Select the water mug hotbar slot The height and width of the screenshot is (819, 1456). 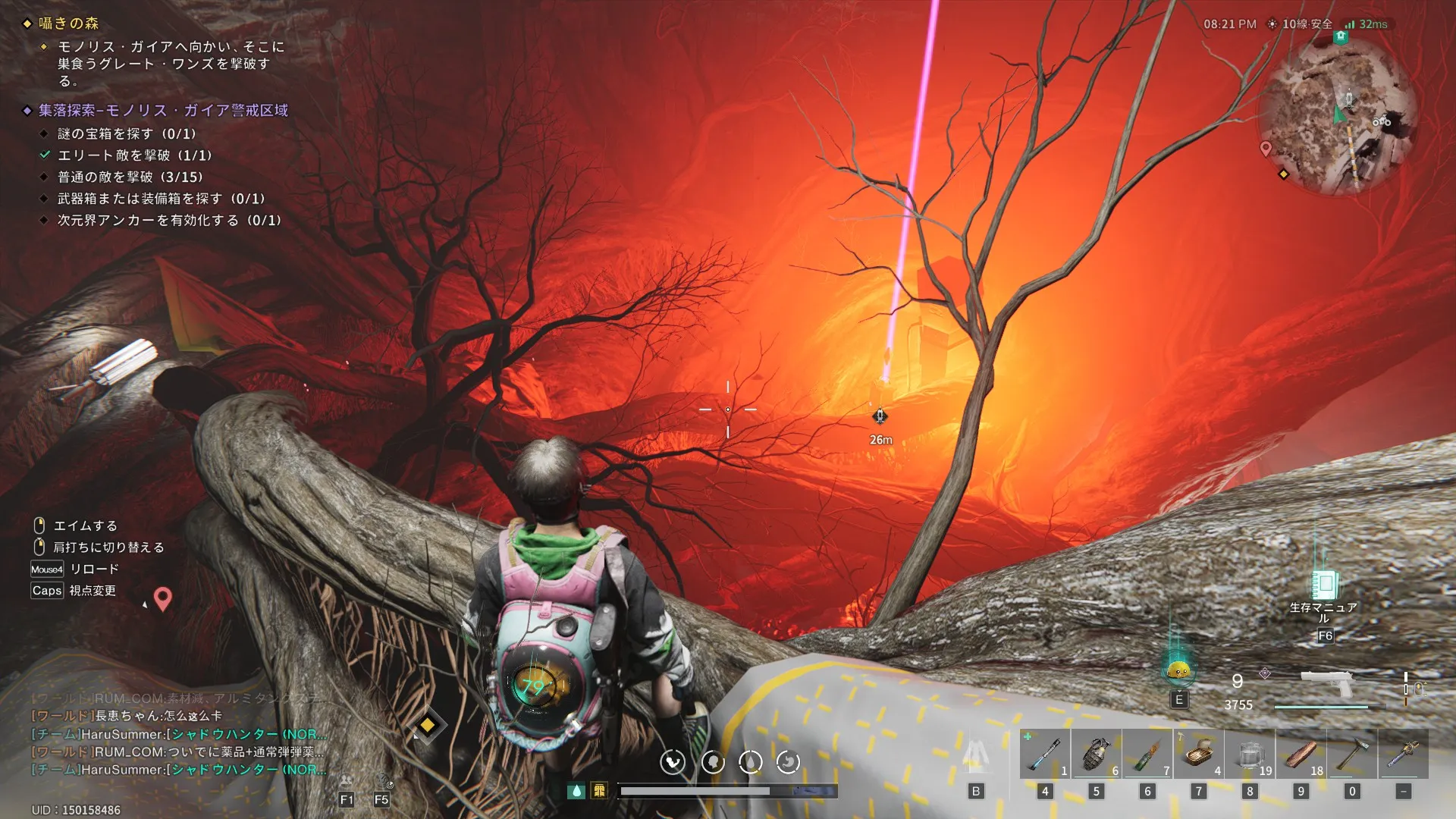1250,754
